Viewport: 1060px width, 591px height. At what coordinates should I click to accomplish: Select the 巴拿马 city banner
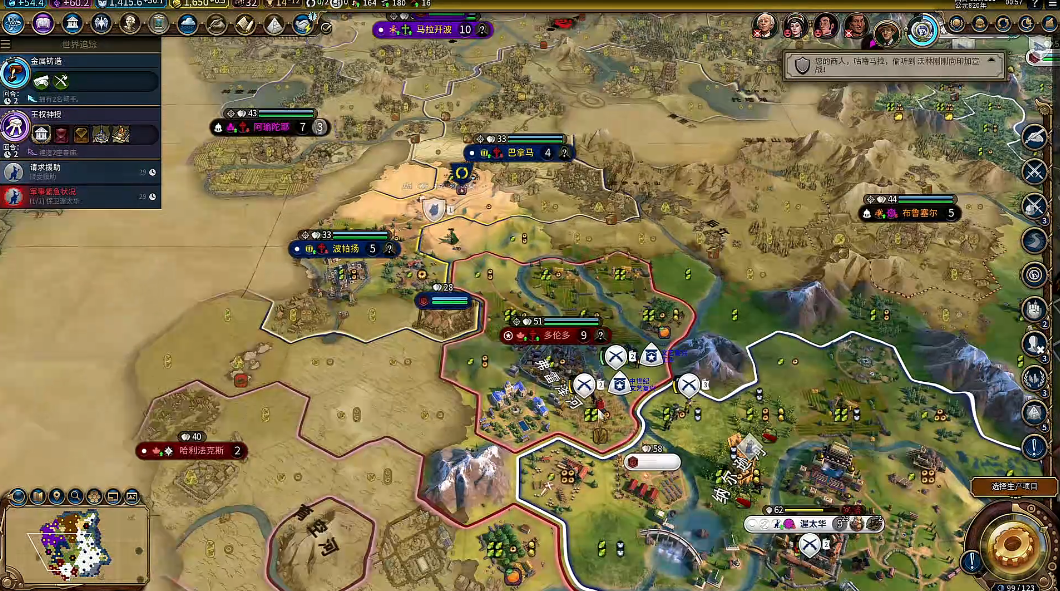pyautogui.click(x=522, y=153)
